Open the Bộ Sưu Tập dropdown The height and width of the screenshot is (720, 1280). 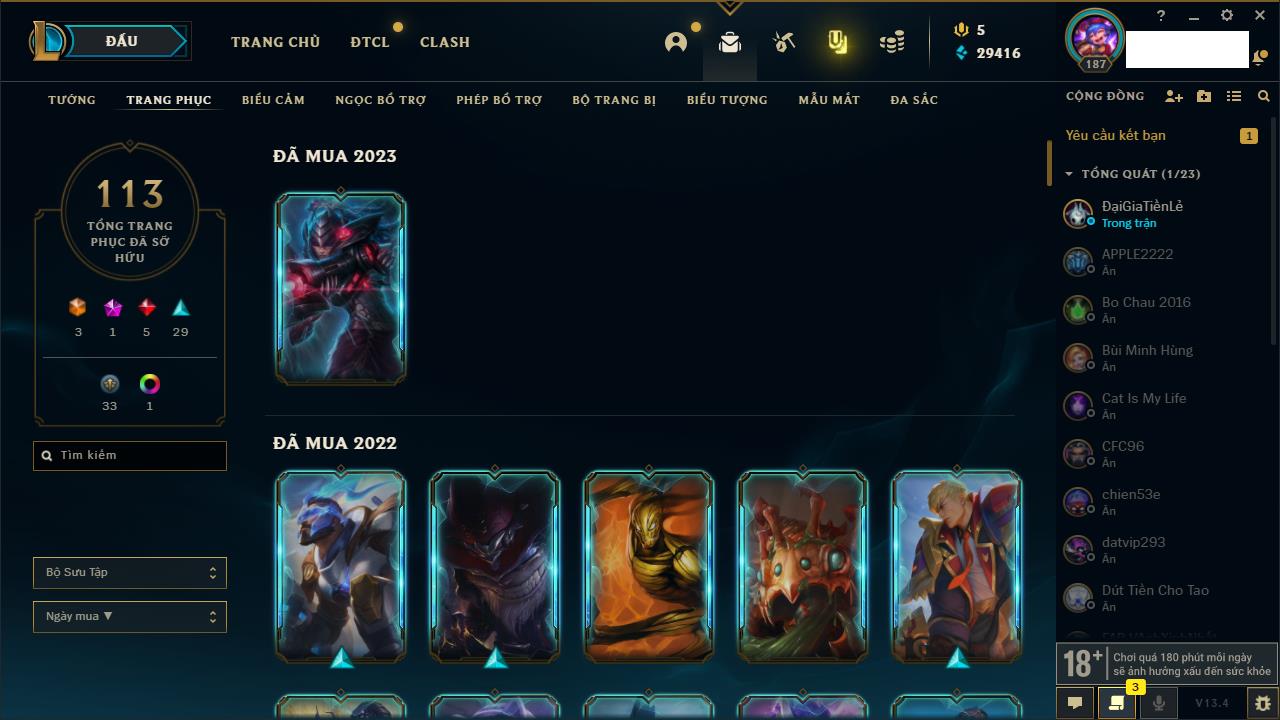(130, 573)
